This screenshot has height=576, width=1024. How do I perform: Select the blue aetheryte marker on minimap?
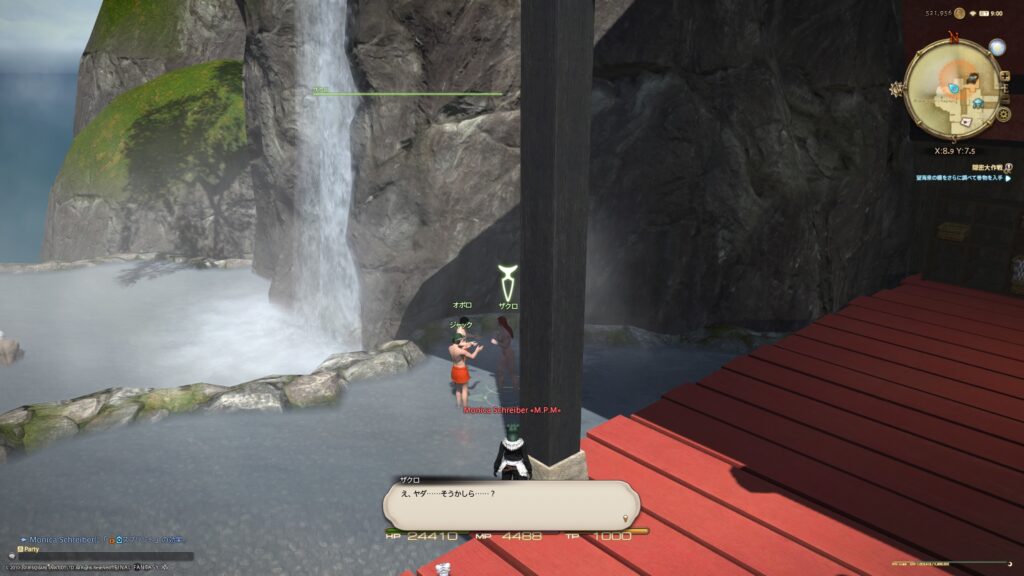pos(953,88)
